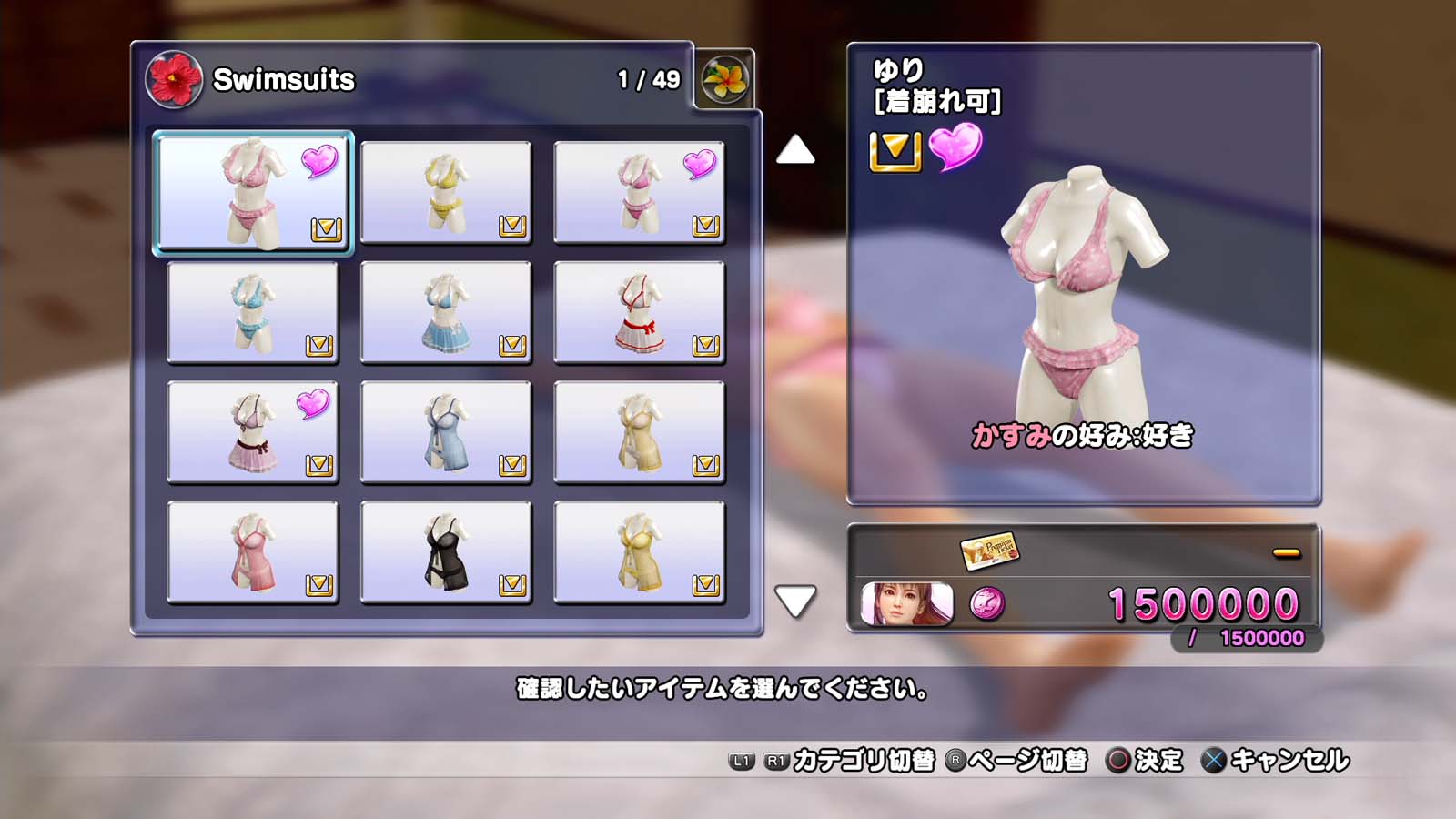Choose the yellow bikini swimsuit
This screenshot has height=819, width=1456.
(446, 192)
